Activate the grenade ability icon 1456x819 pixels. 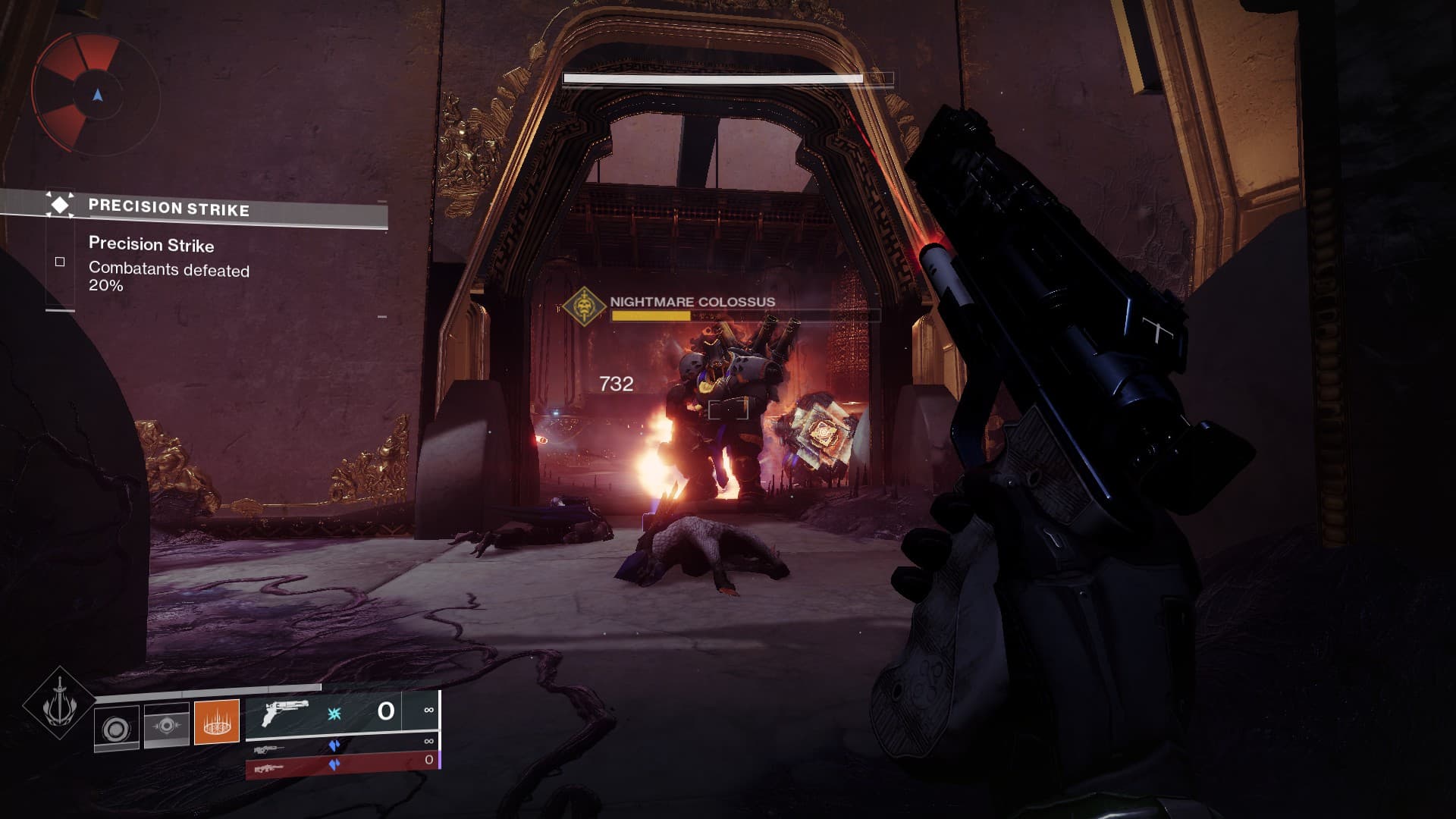(117, 729)
